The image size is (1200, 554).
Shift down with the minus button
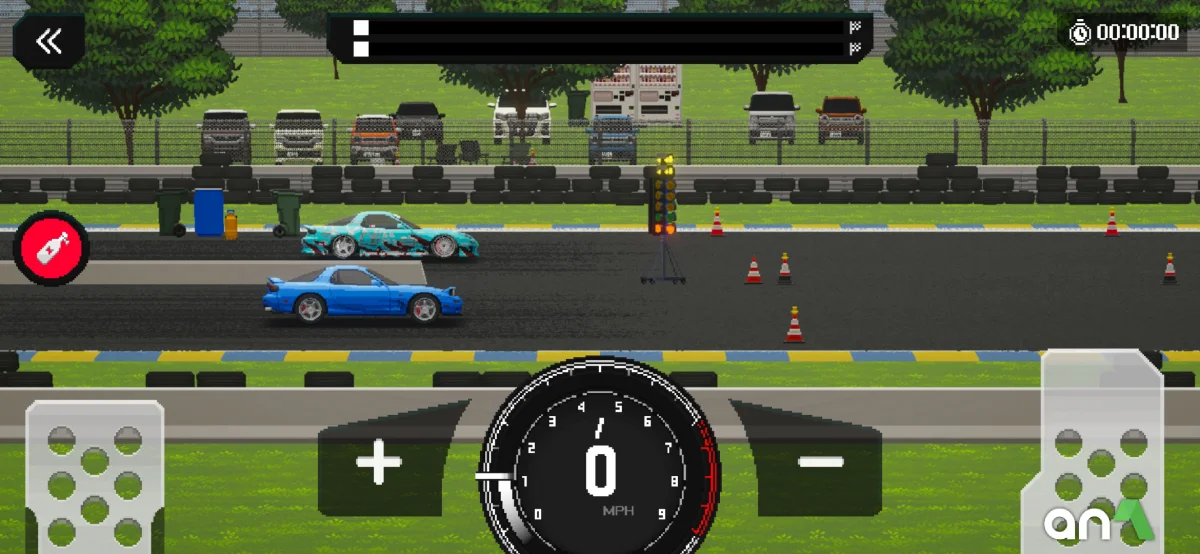[820, 462]
